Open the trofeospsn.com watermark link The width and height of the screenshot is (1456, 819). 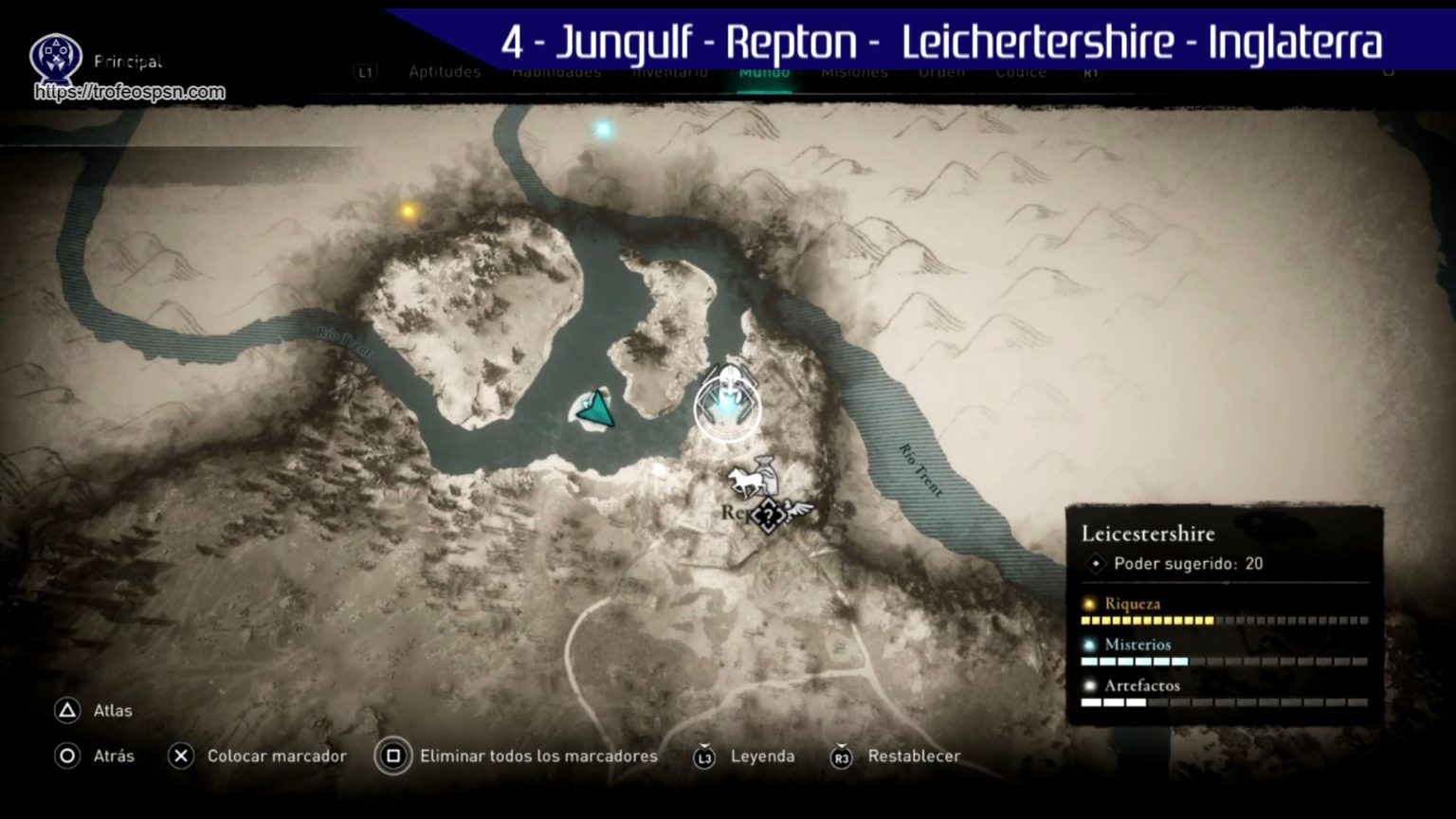point(130,92)
